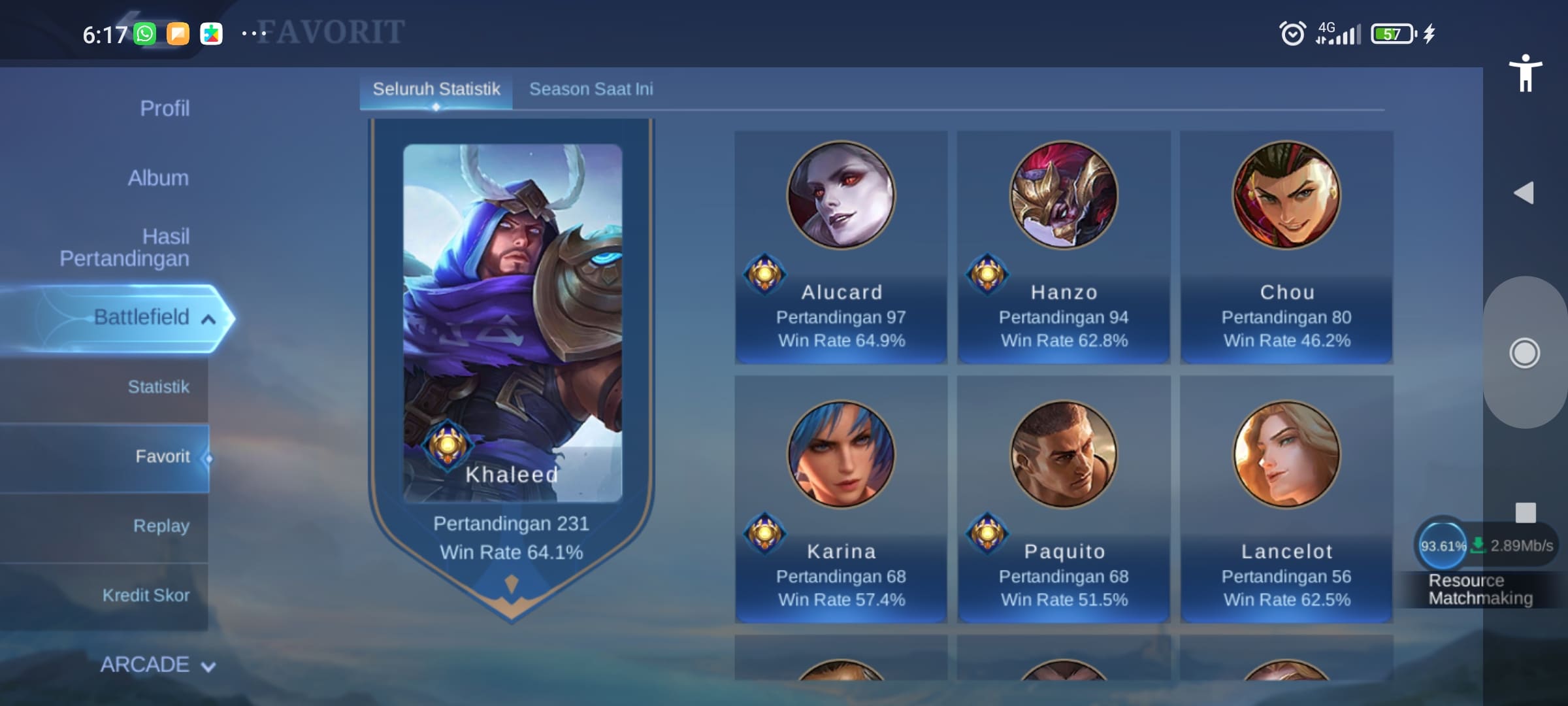1568x706 pixels.
Task: View the Kredit Skor page
Action: 146,596
